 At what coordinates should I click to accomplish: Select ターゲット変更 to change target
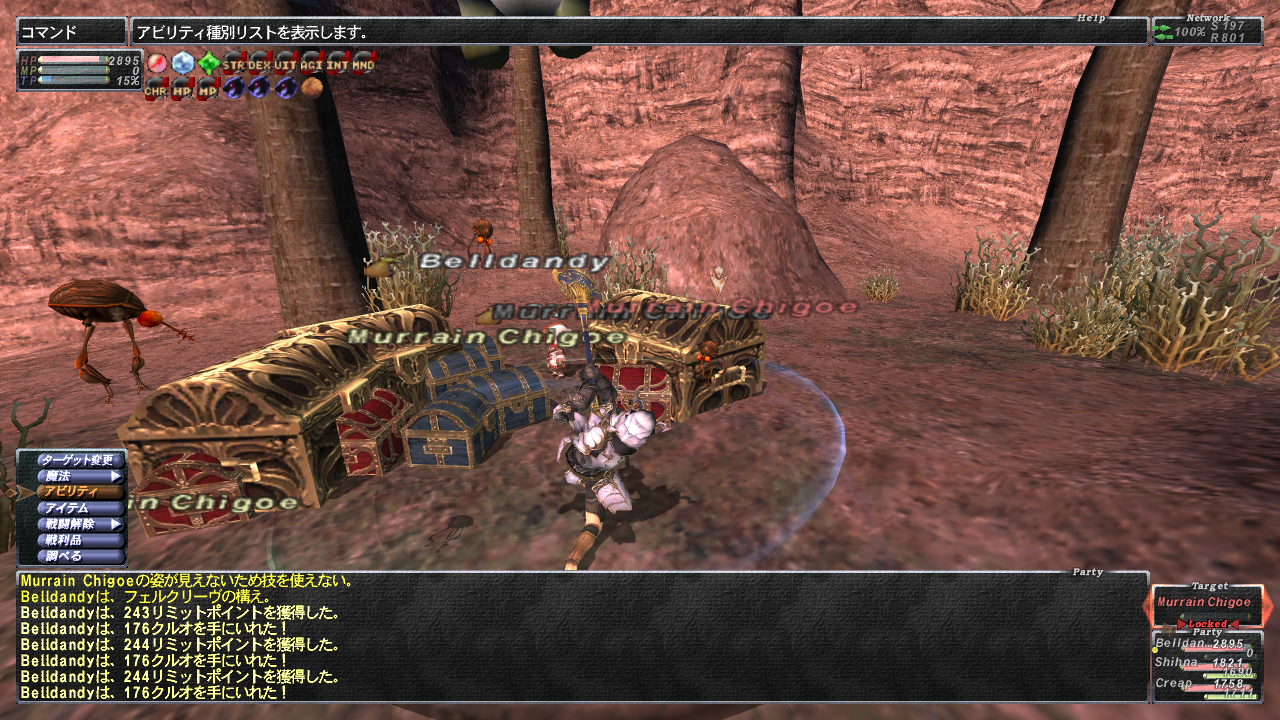[x=77, y=460]
